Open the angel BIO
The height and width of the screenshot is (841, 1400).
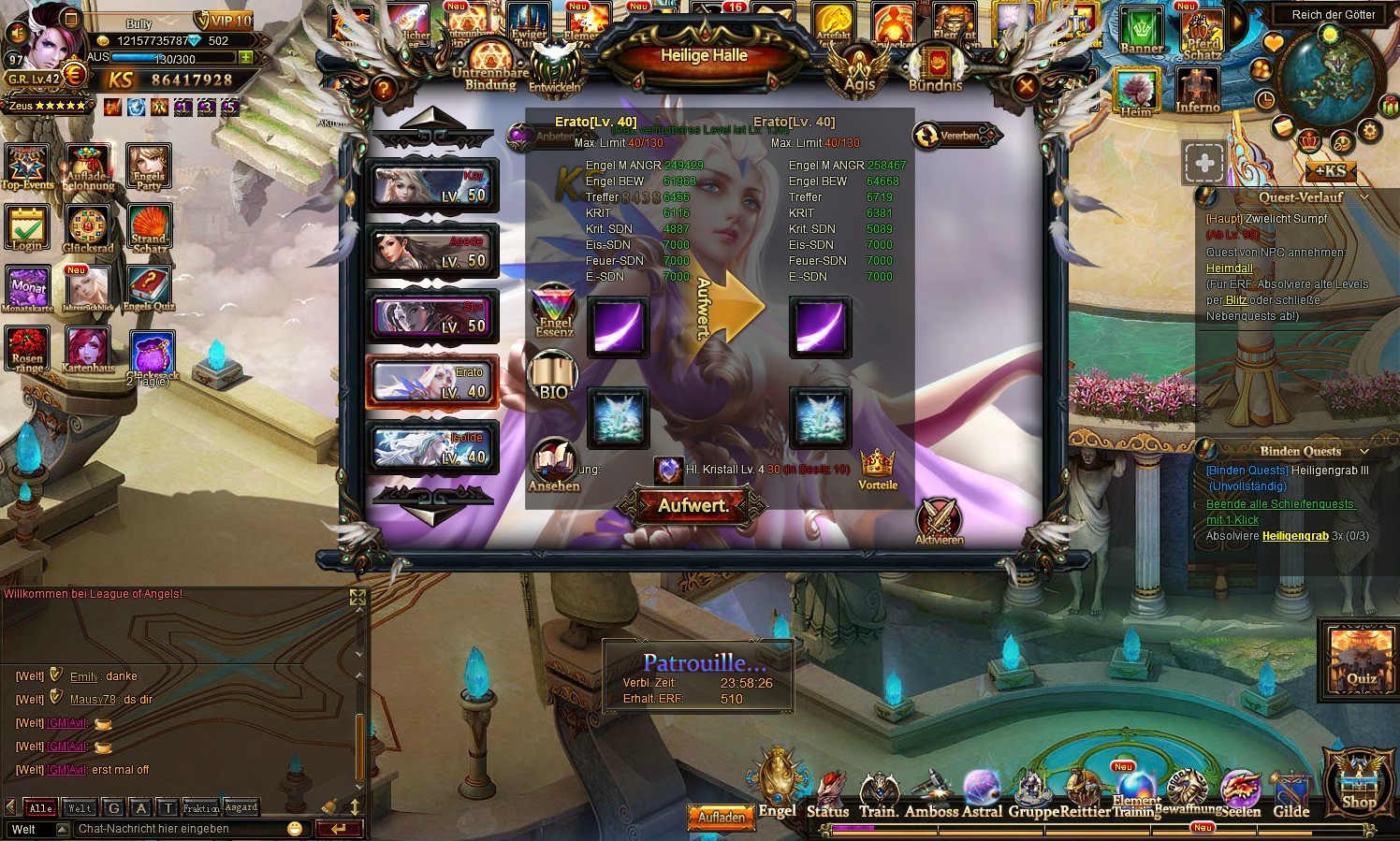pos(553,377)
